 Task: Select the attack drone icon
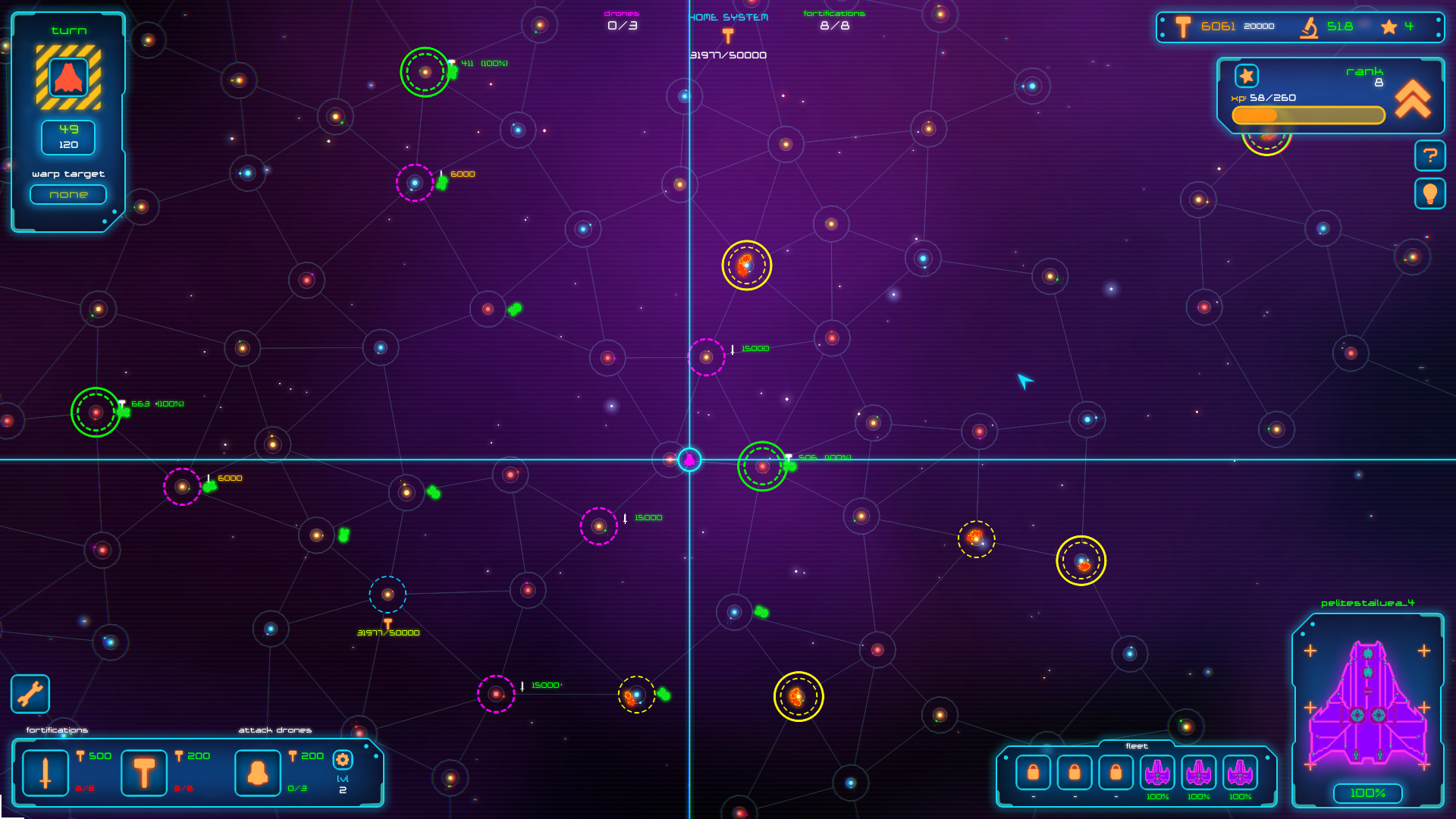pos(257,771)
